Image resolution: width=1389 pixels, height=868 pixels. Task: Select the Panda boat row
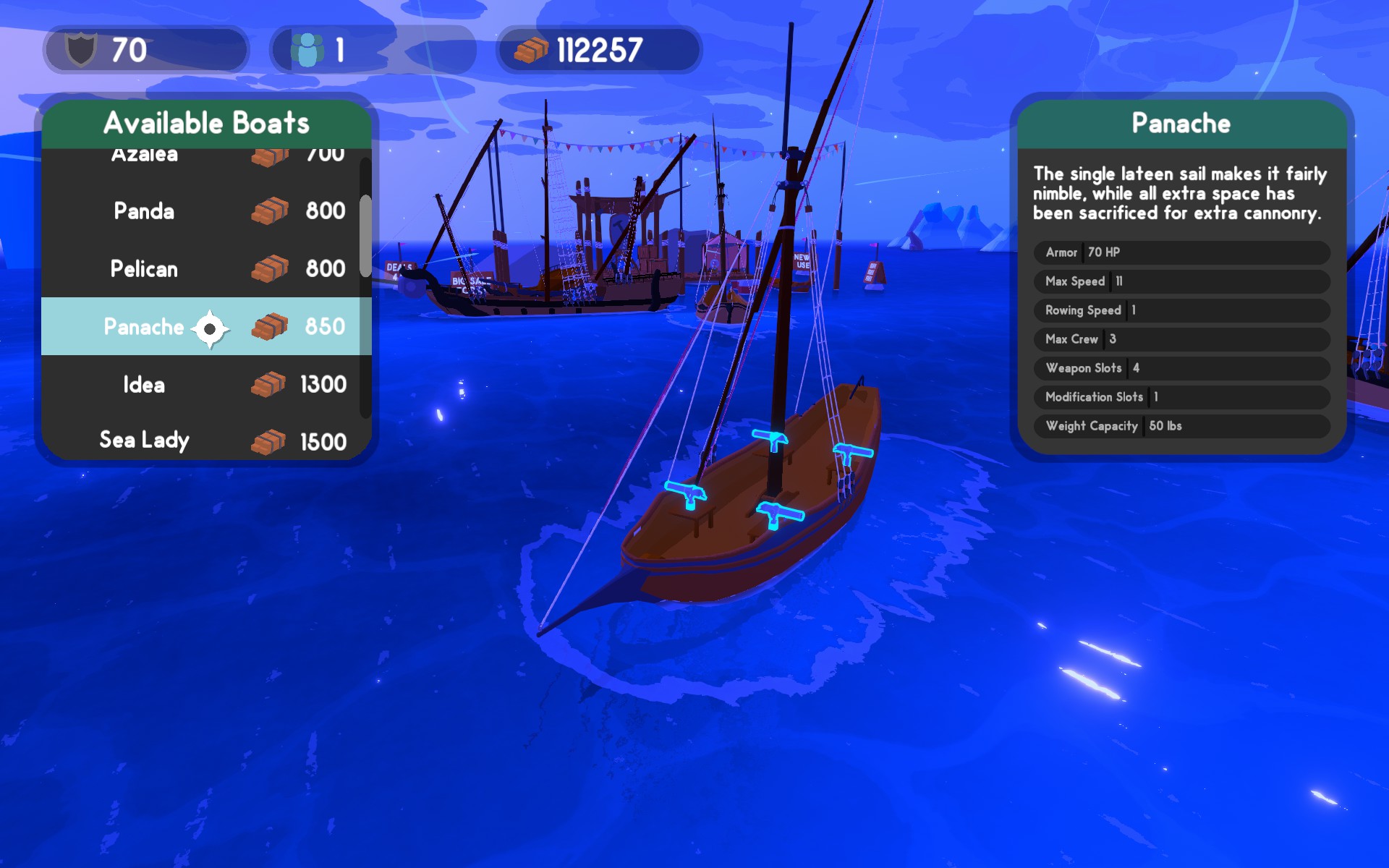(203, 211)
